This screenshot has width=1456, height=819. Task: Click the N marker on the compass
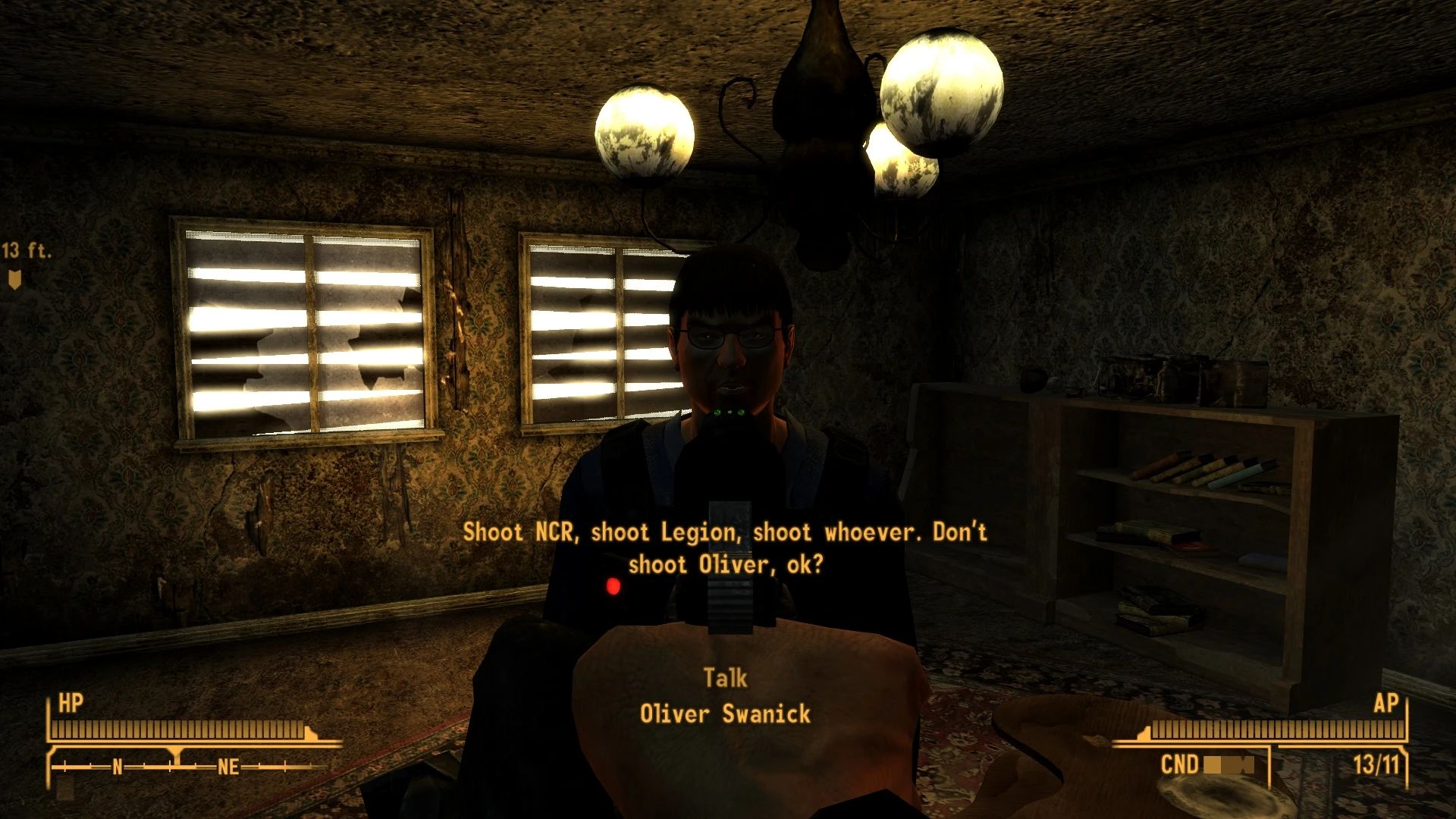pos(116,767)
